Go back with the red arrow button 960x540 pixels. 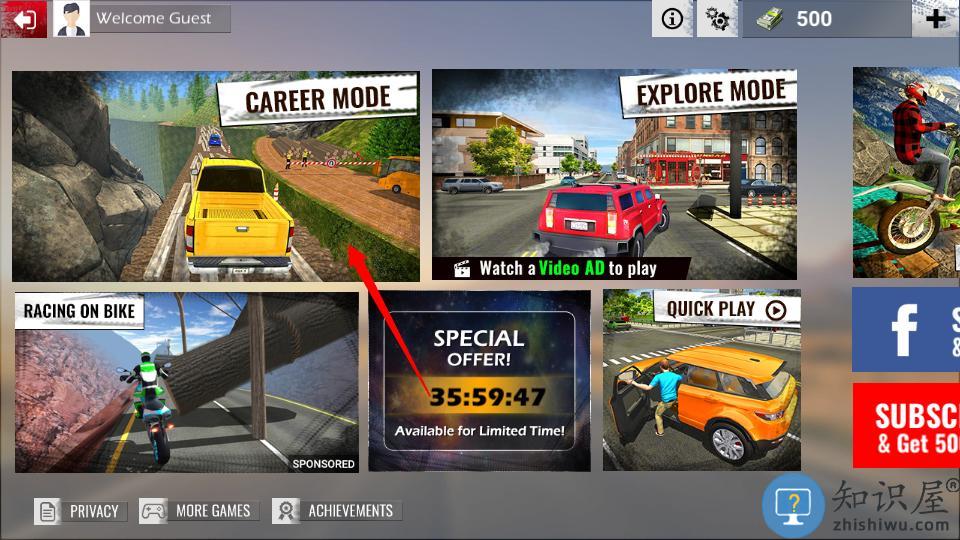pyautogui.click(x=24, y=19)
